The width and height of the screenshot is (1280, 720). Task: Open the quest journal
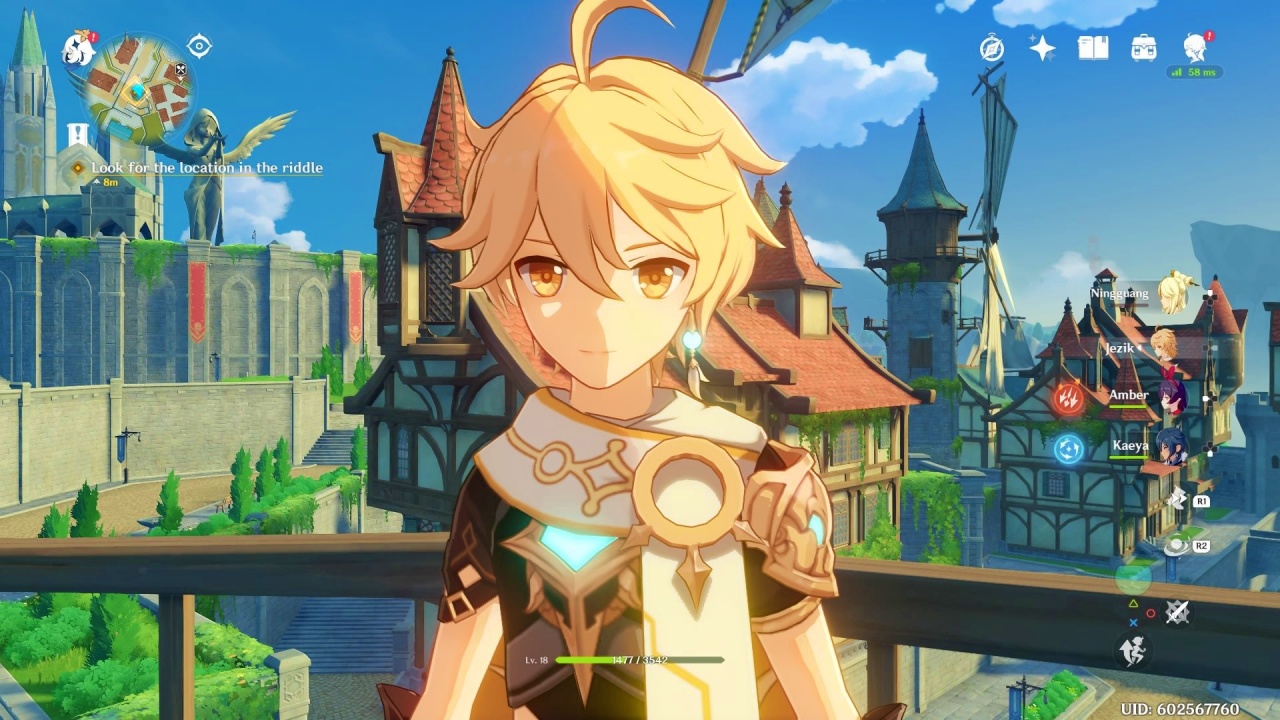tap(1093, 46)
